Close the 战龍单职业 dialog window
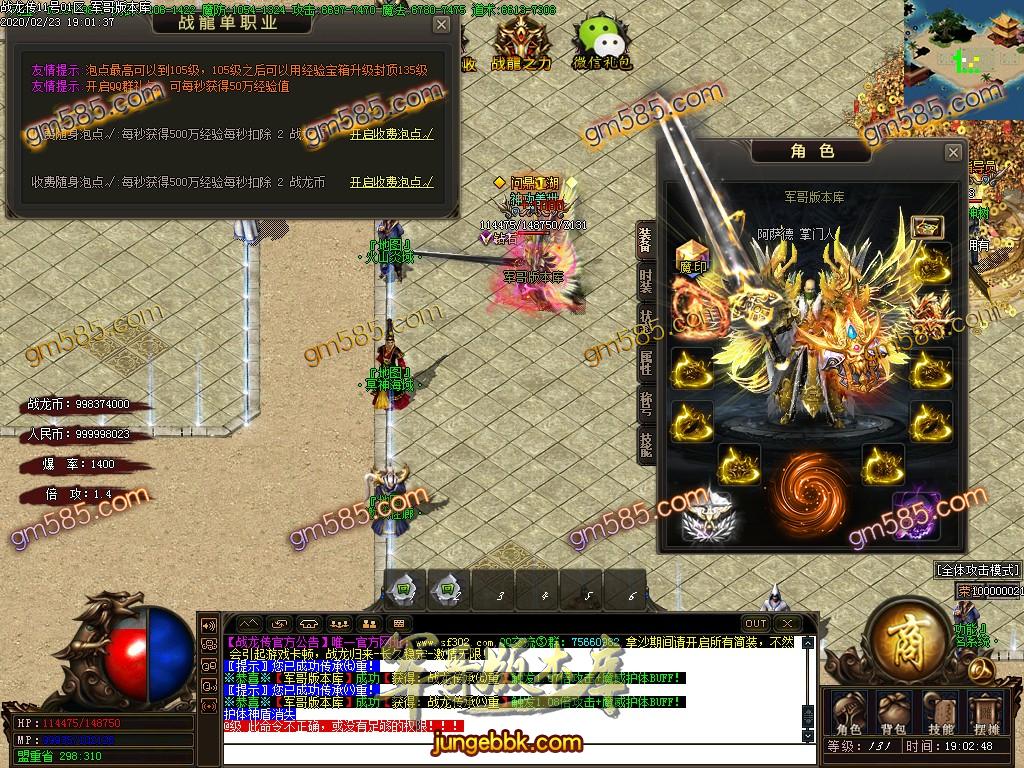This screenshot has width=1024, height=768. tap(441, 25)
